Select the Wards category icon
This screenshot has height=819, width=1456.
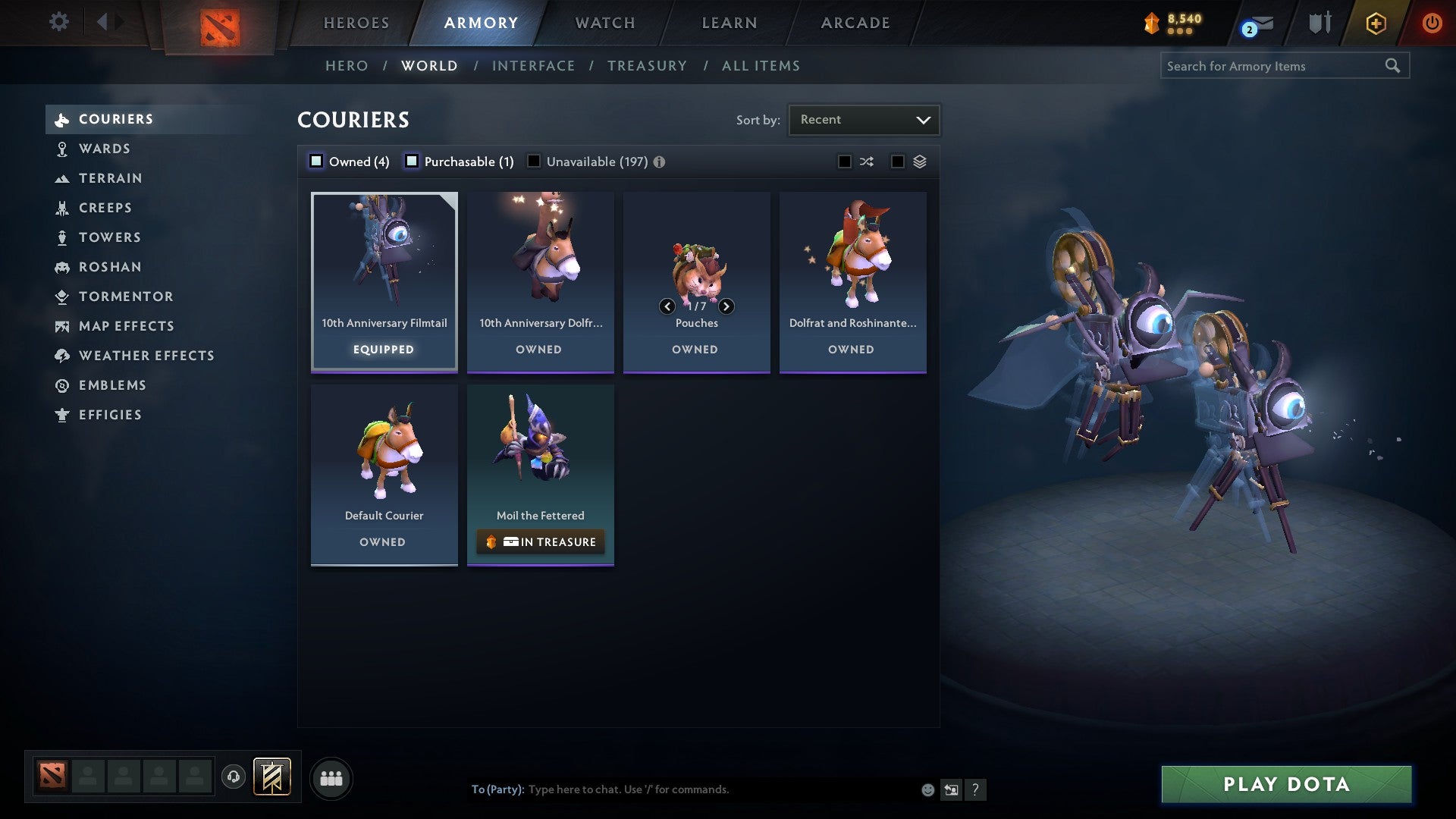62,149
